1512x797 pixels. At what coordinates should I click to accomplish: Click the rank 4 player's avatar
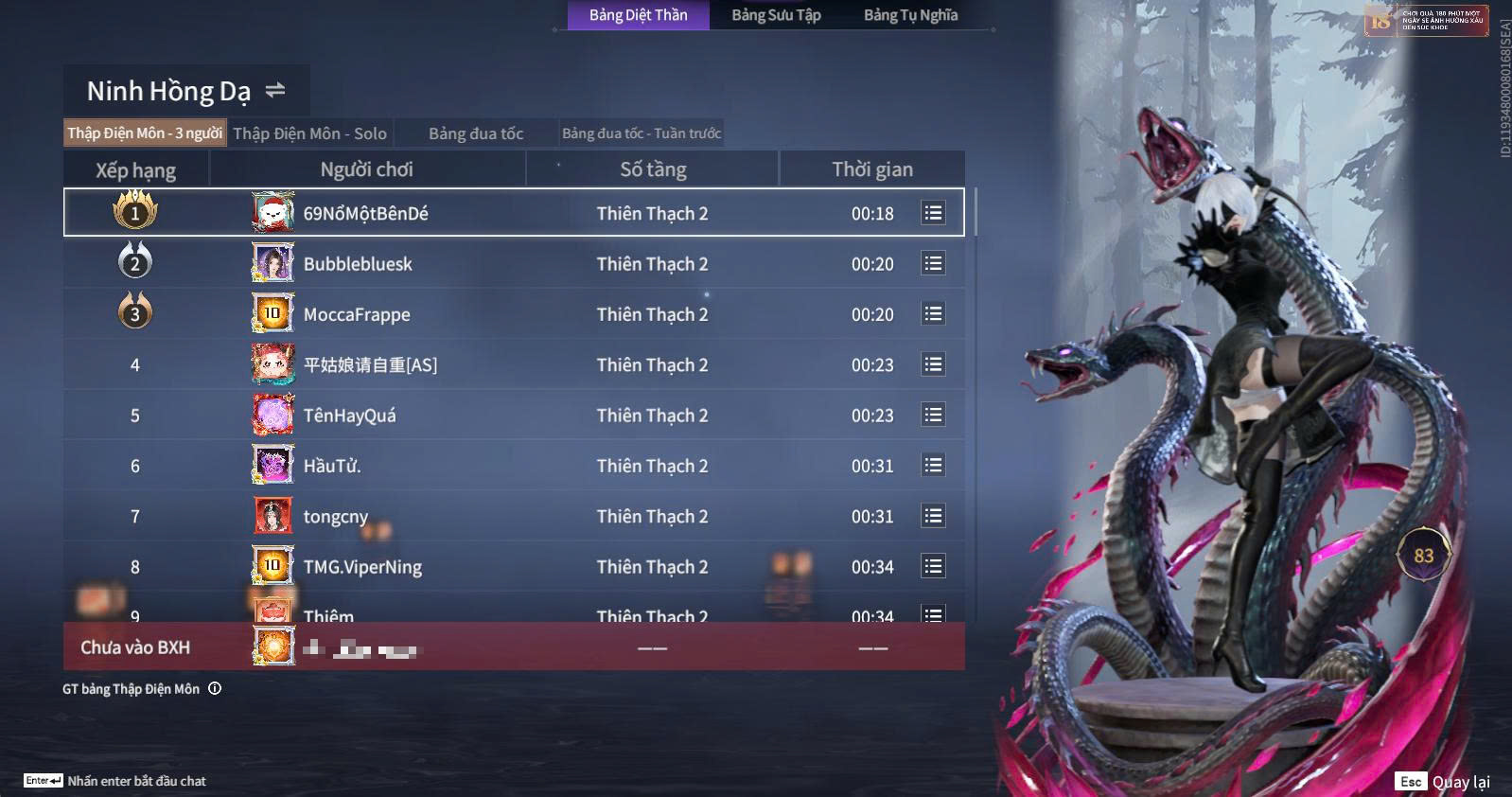tap(273, 364)
